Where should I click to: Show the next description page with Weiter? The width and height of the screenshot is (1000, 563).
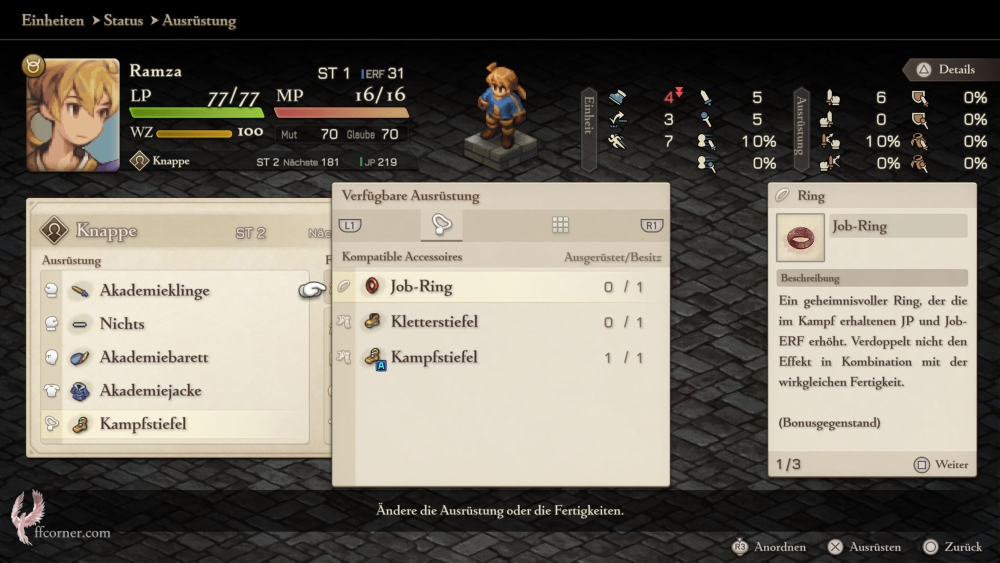tap(941, 465)
